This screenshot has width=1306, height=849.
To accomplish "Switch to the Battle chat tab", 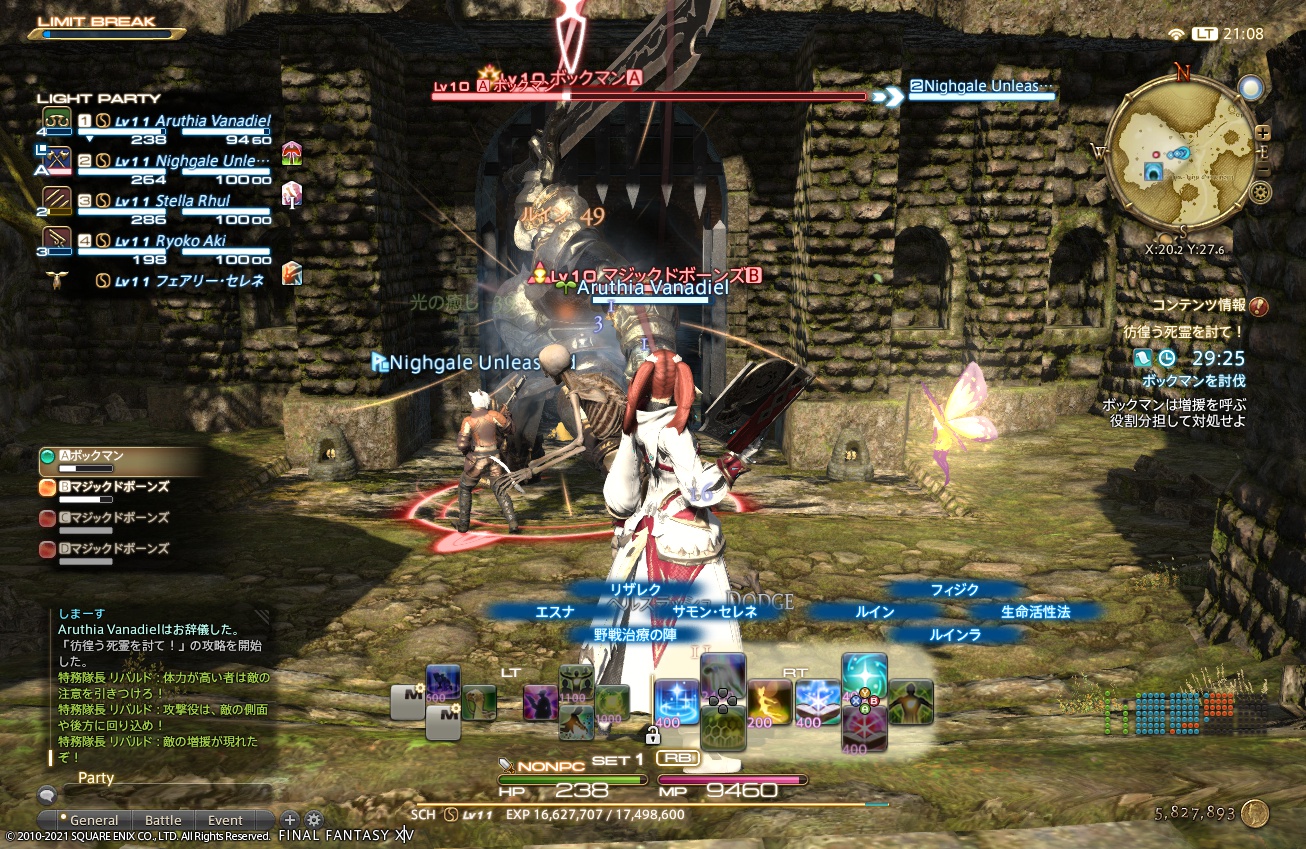I will tap(163, 820).
